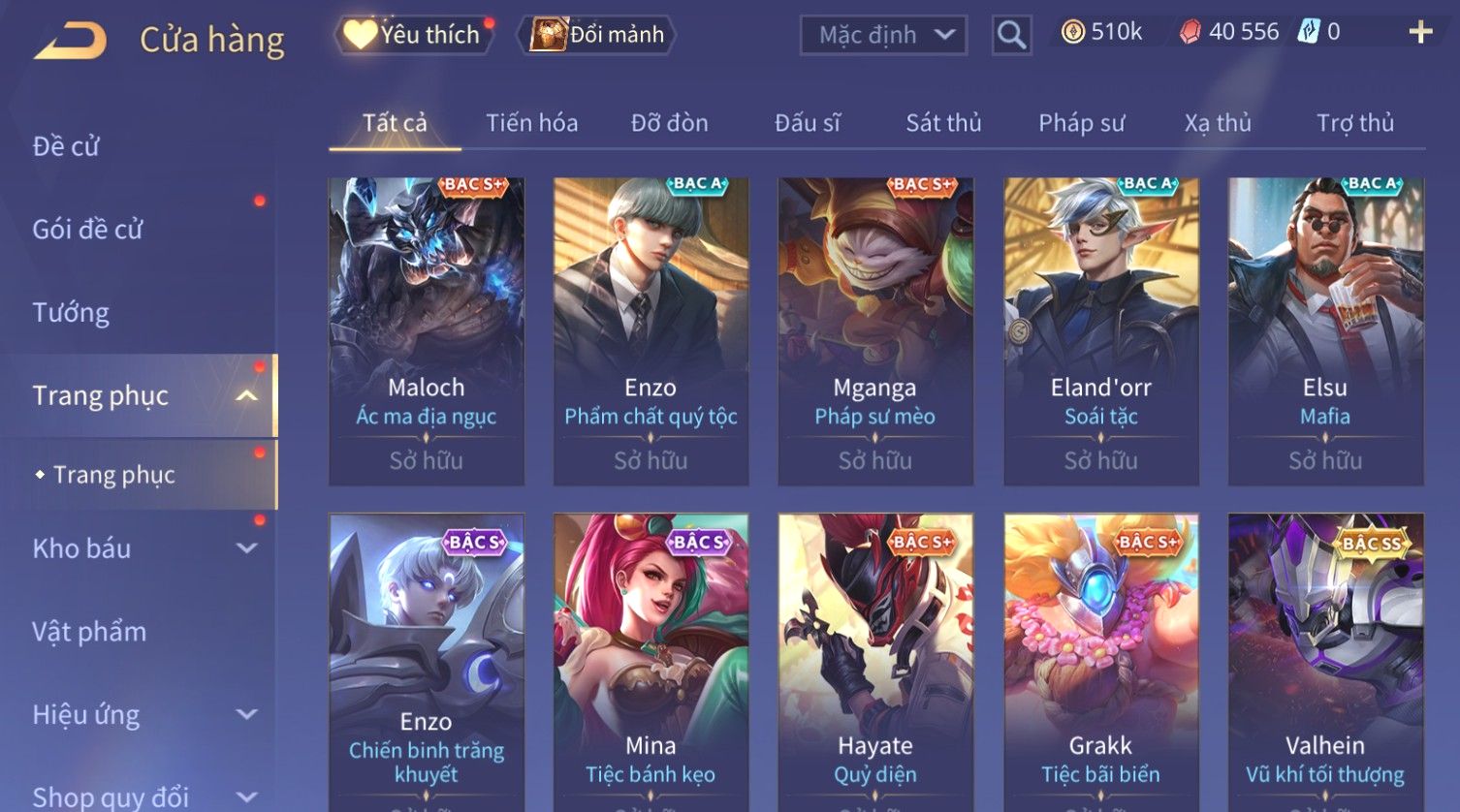Add currency with the plus button
This screenshot has height=812, width=1460.
[1420, 33]
